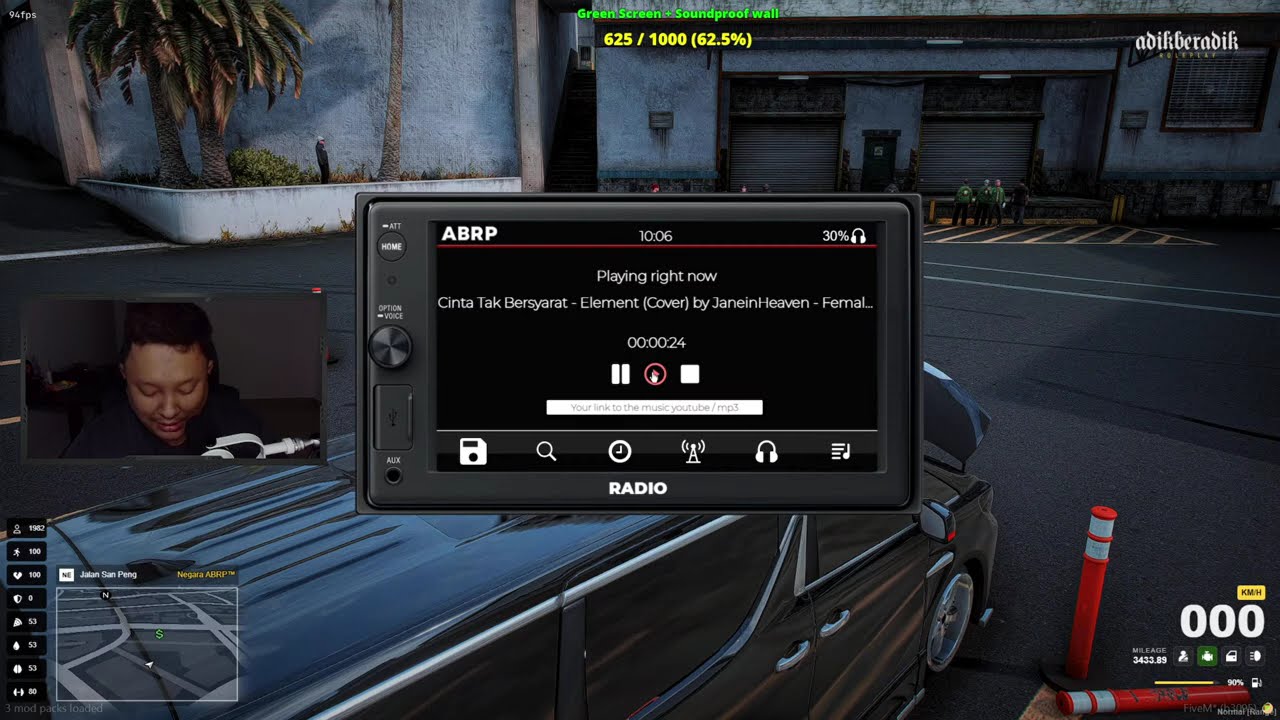Pause the currently playing song

(621, 374)
